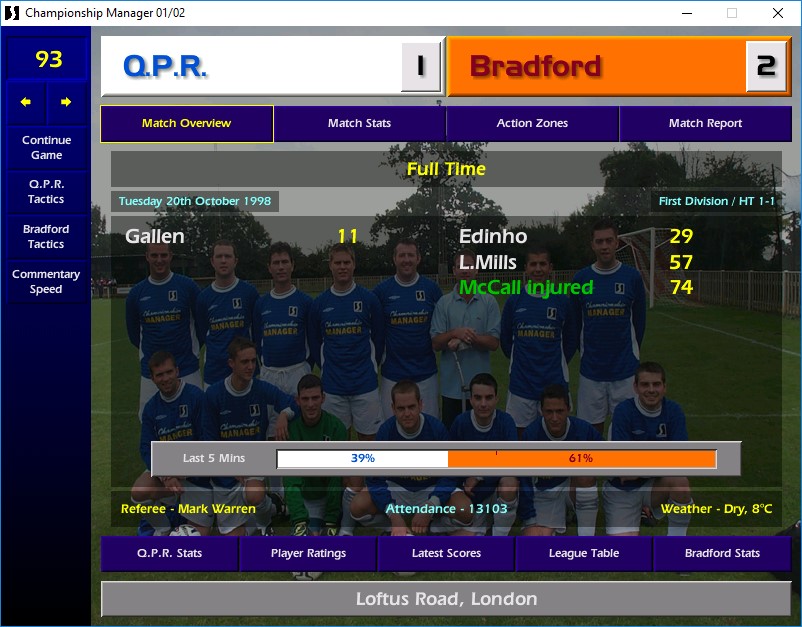Select the Loftus Road, London stadium bar
802x627 pixels.
(446, 600)
